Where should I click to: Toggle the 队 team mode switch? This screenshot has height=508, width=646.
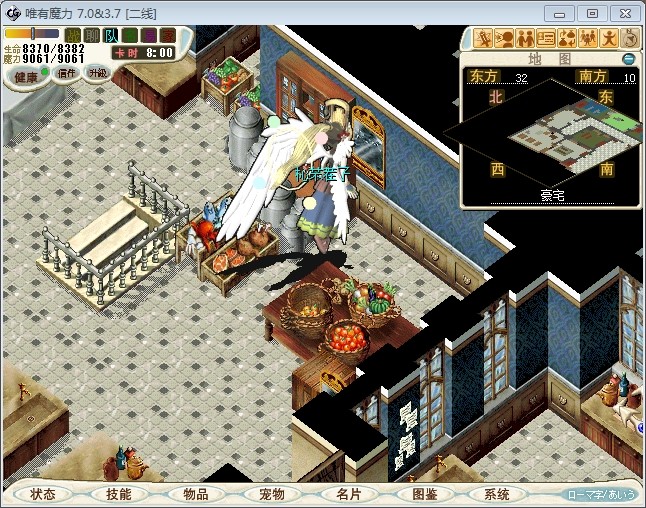pos(110,35)
